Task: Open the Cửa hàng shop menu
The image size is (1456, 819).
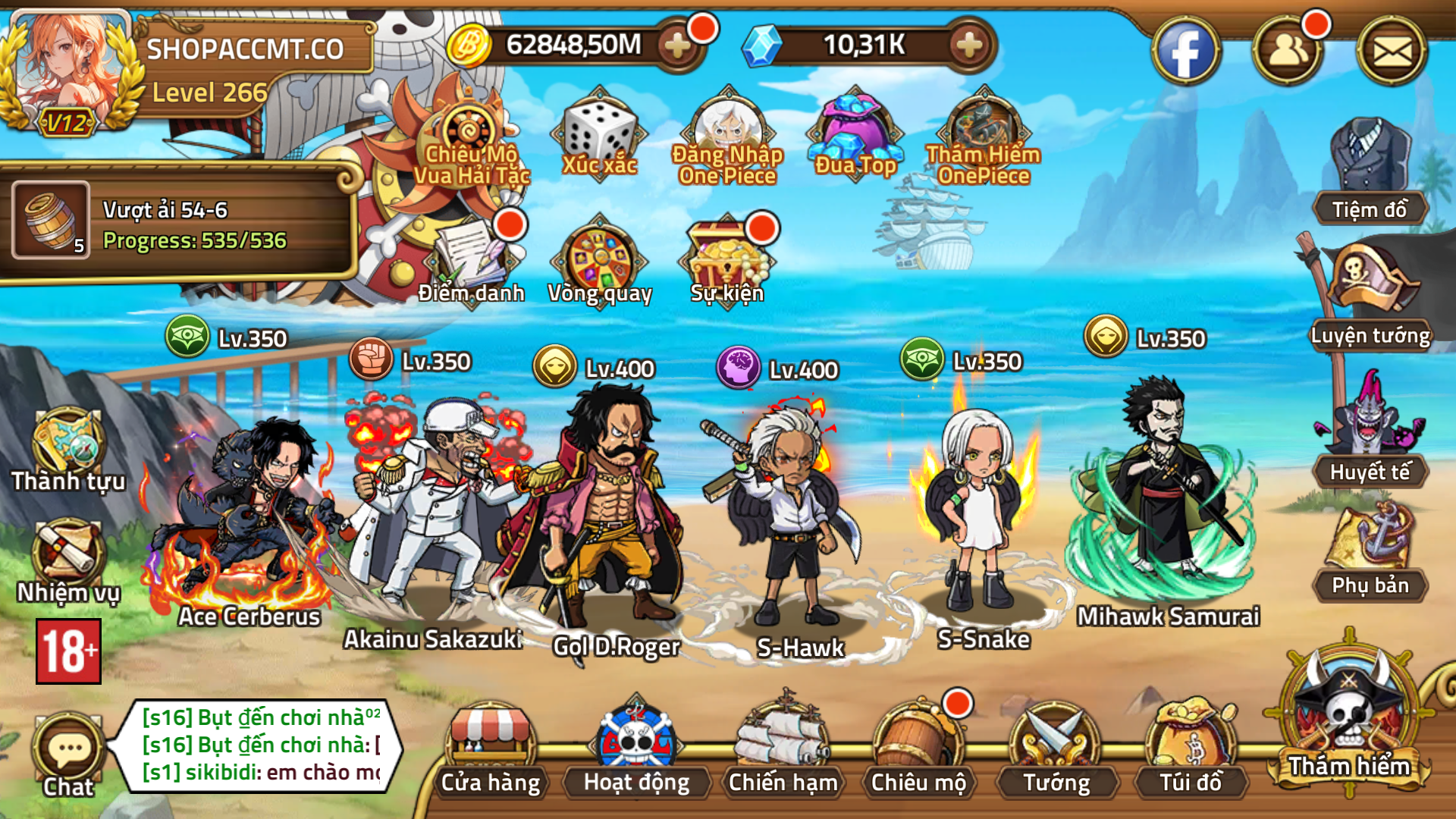Action: coord(491,751)
